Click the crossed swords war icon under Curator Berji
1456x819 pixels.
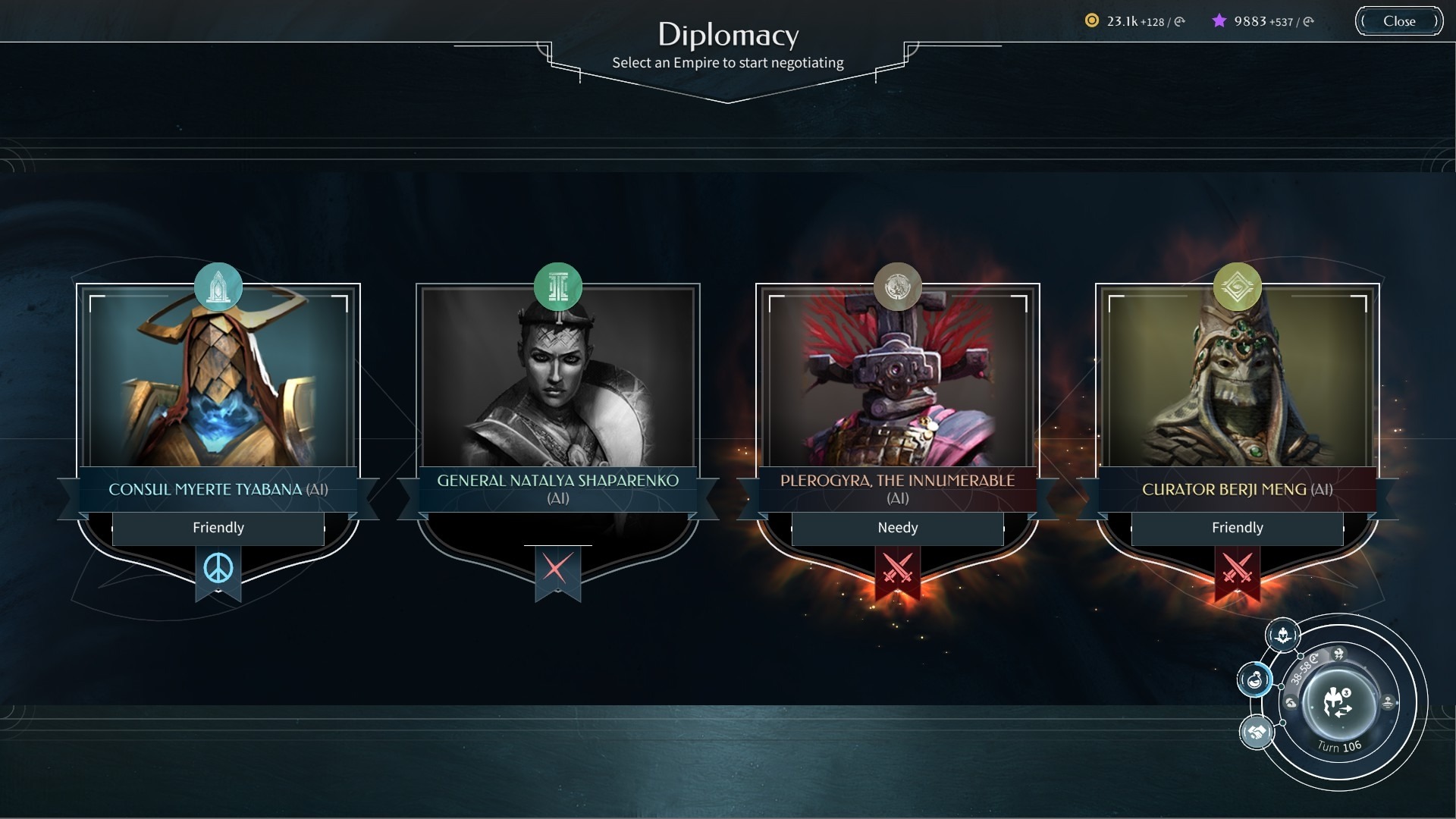point(1237,569)
